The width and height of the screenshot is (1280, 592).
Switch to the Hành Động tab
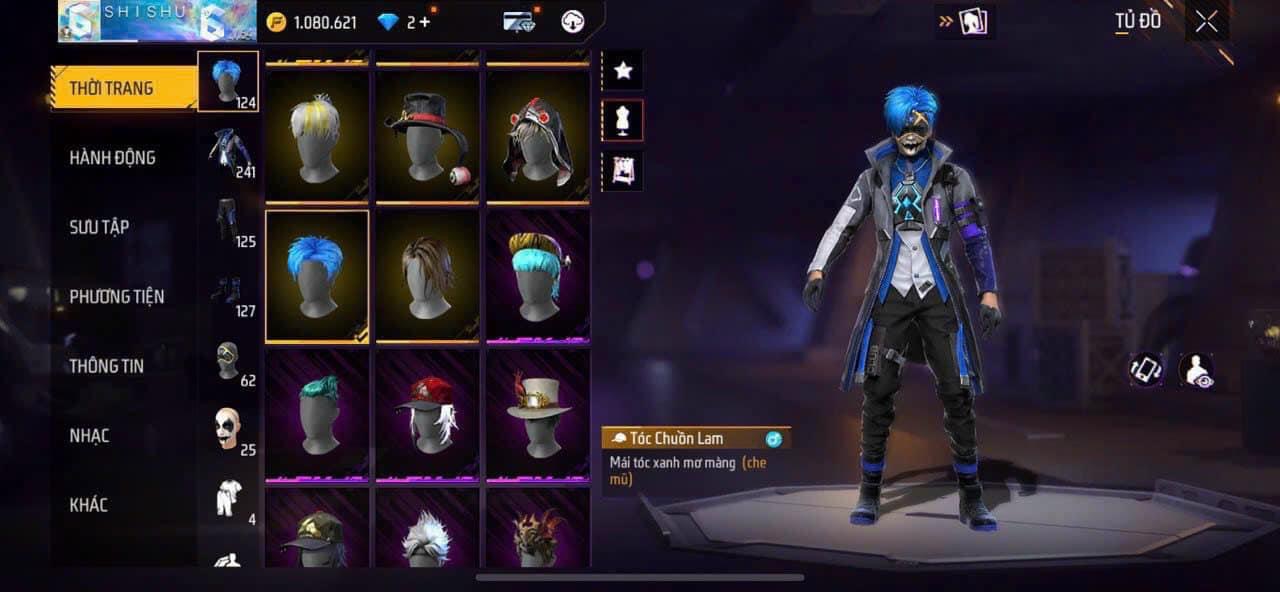112,158
